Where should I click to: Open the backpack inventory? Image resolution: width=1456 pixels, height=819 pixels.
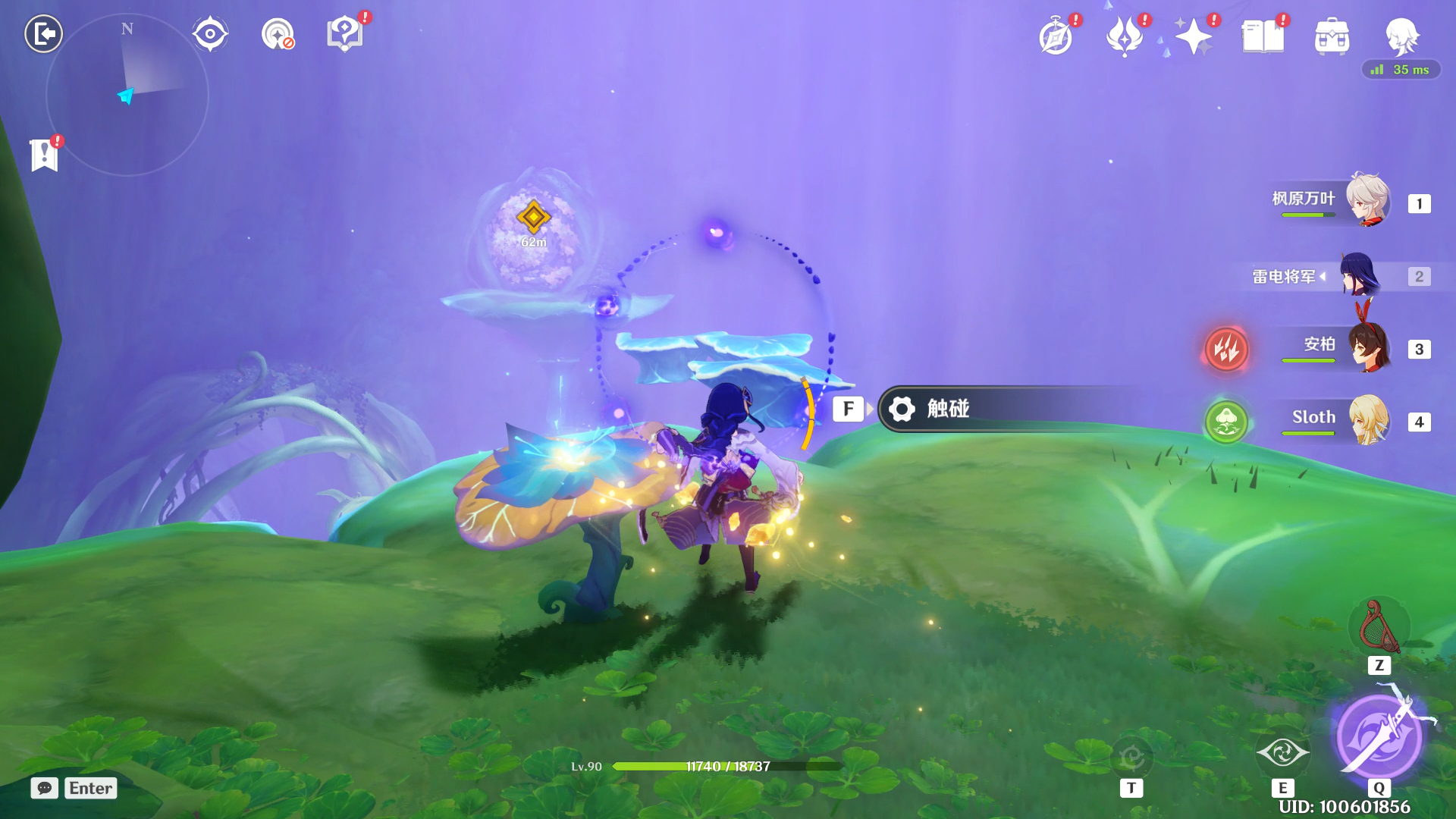(x=1332, y=36)
